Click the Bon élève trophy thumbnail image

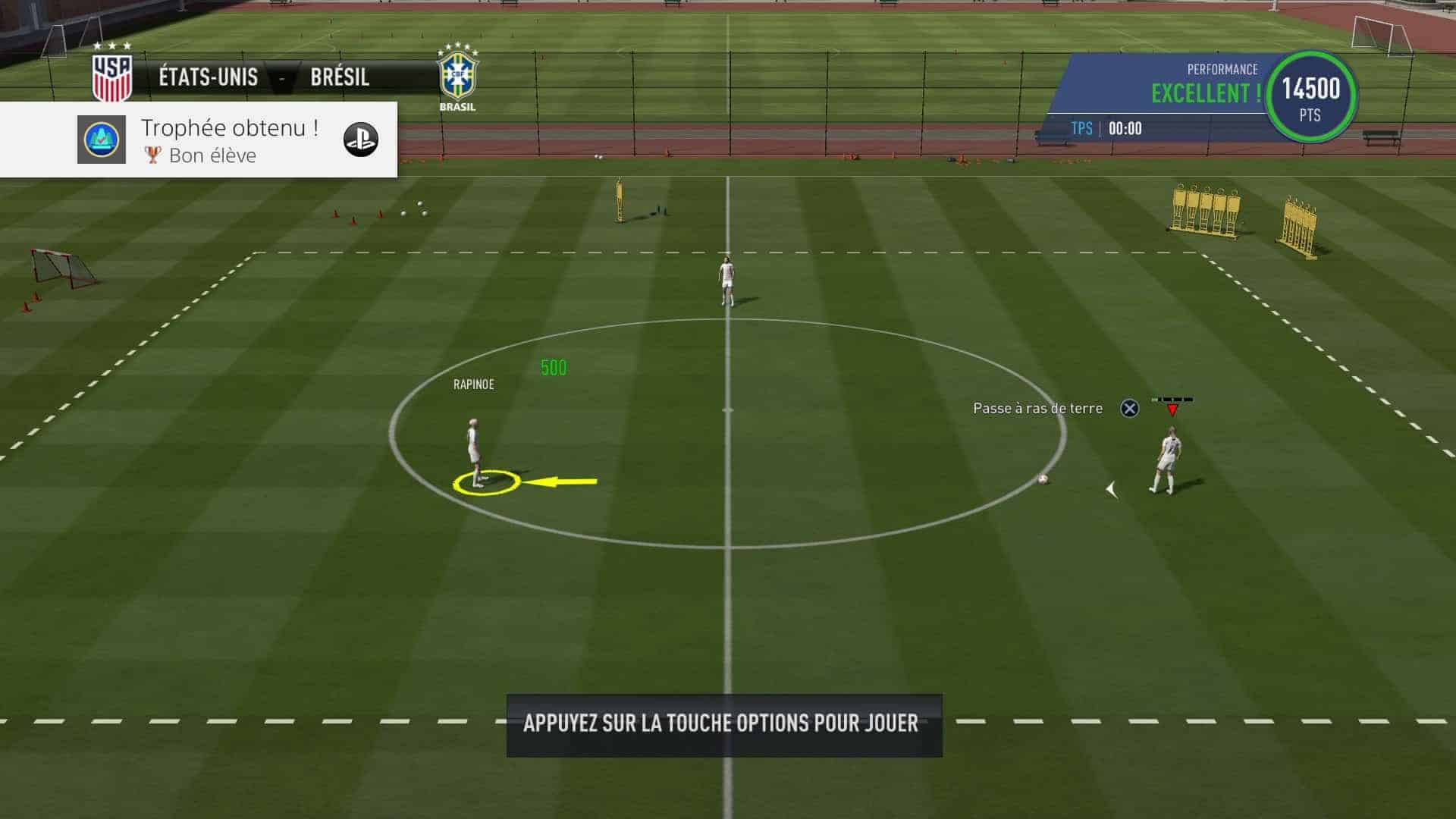click(x=101, y=140)
